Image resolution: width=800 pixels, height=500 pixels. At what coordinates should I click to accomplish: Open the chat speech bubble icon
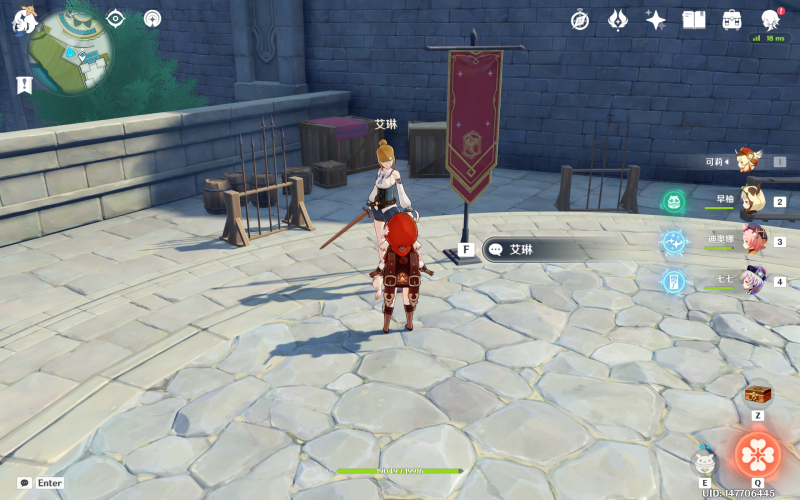click(24, 482)
